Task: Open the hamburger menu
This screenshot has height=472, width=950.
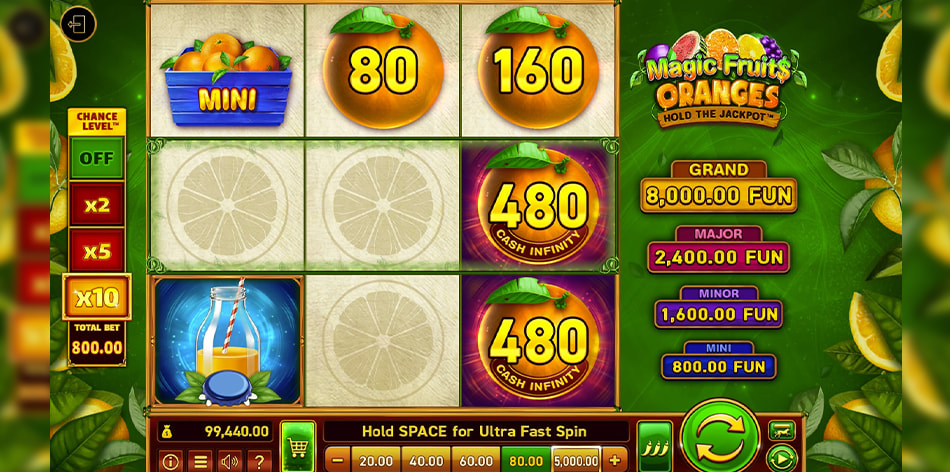Action: pos(200,461)
